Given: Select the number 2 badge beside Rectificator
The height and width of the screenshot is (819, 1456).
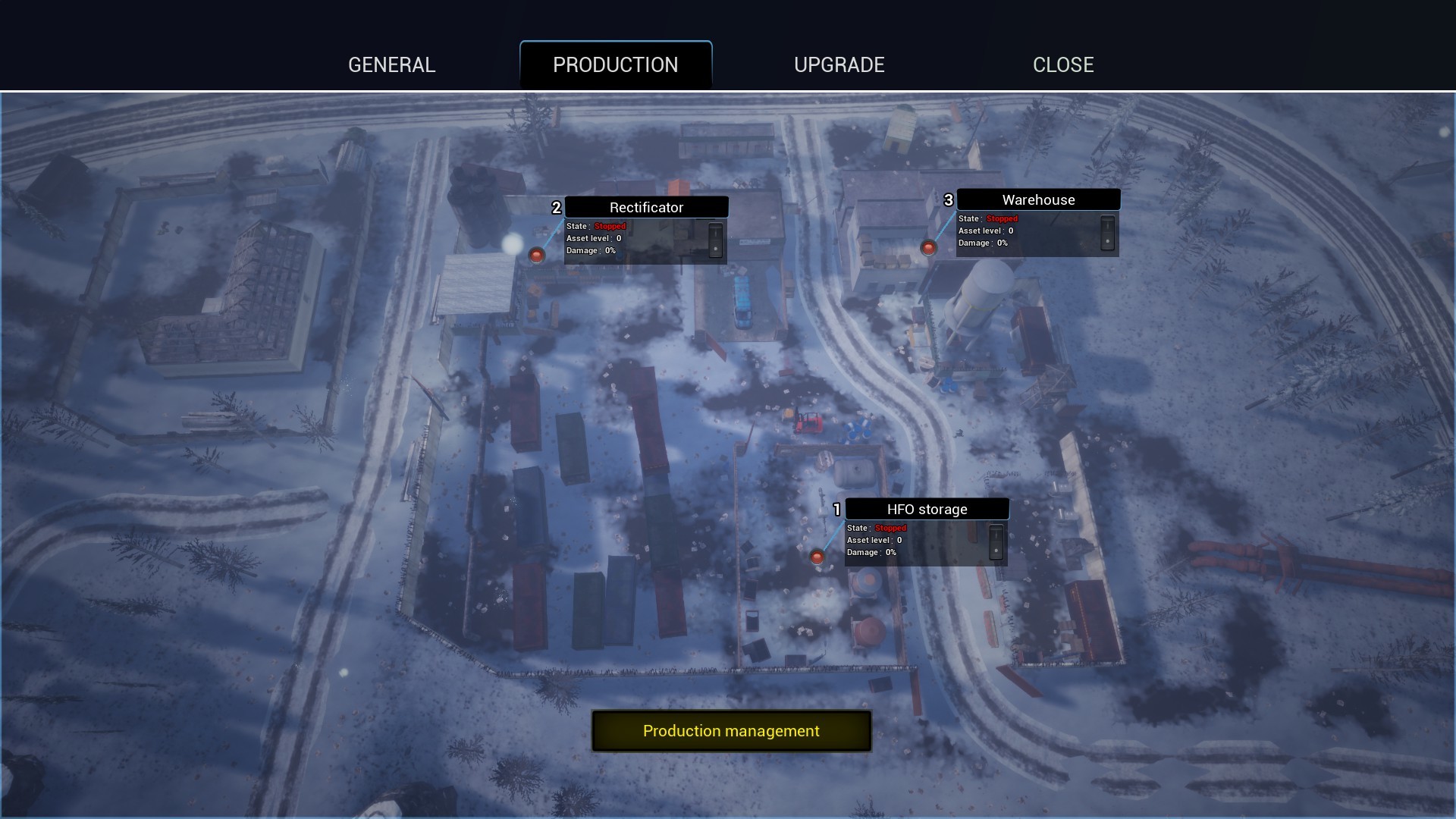Looking at the screenshot, I should 557,206.
